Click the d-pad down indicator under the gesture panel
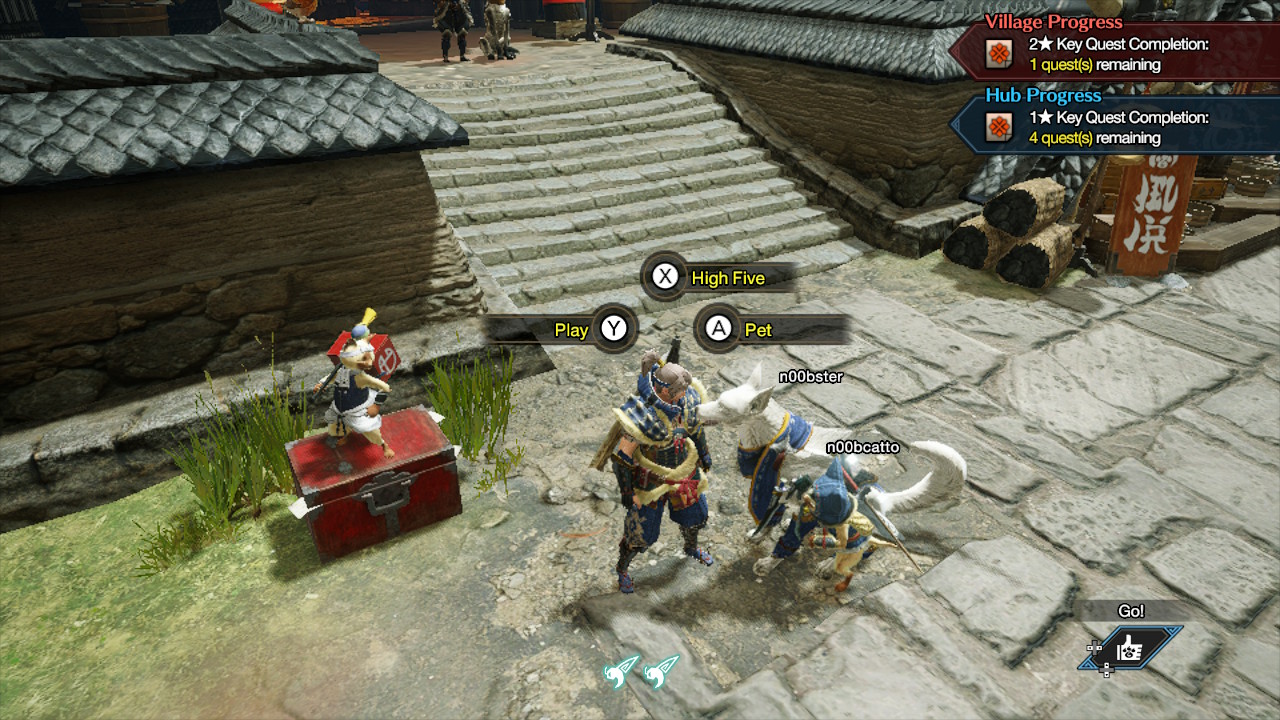This screenshot has height=720, width=1280. (1107, 670)
